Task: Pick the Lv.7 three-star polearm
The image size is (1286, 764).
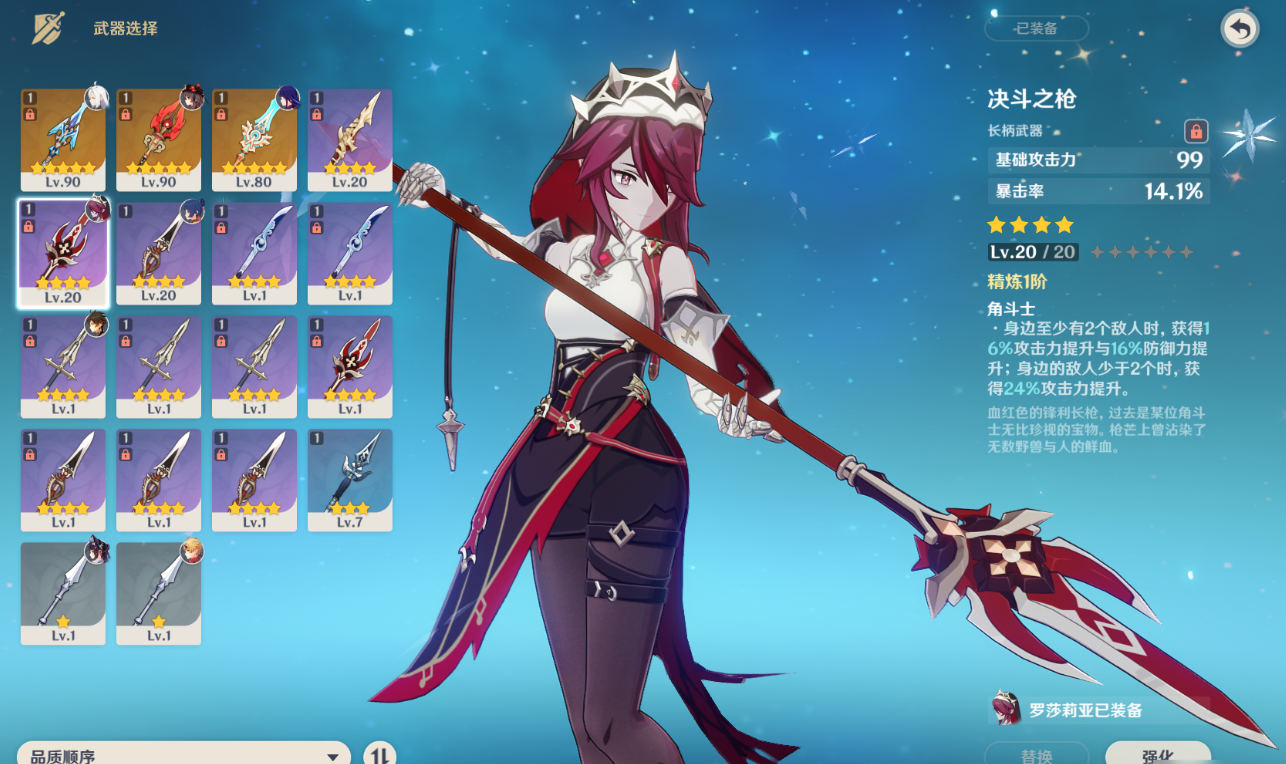Action: click(x=350, y=480)
